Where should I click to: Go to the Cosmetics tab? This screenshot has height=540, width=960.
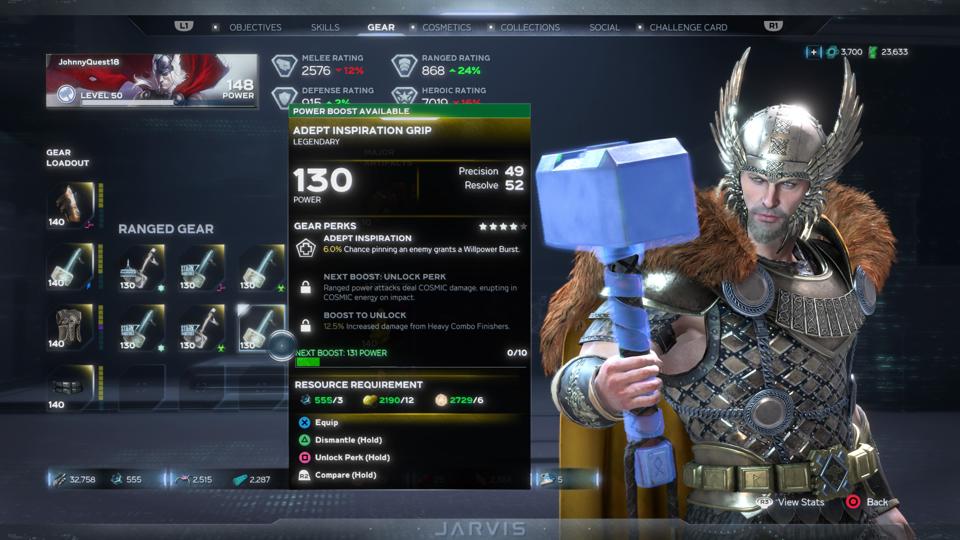[x=446, y=27]
